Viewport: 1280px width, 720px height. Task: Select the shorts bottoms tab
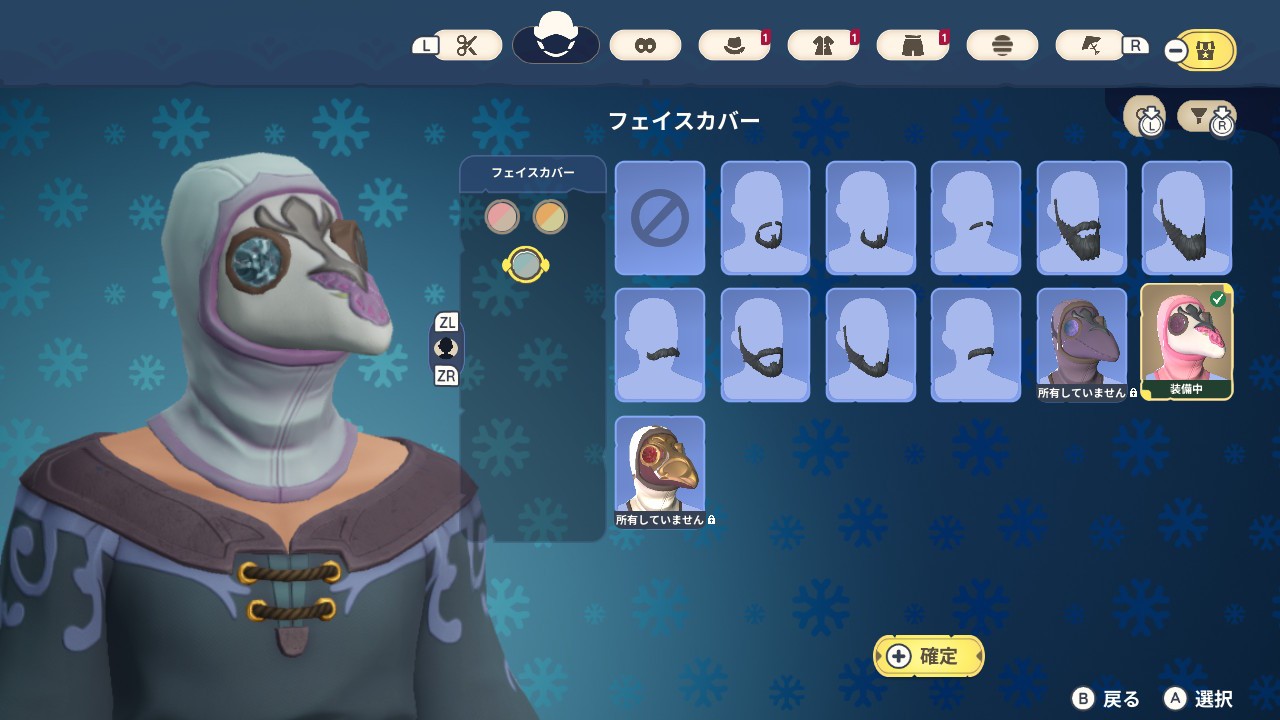912,45
